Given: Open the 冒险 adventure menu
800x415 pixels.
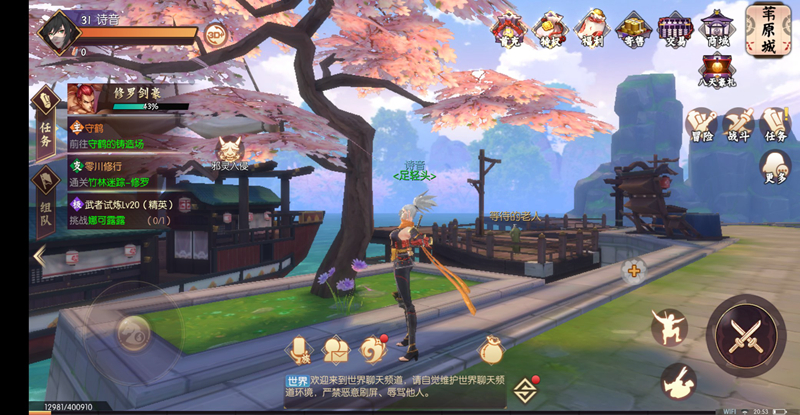Looking at the screenshot, I should click(700, 125).
